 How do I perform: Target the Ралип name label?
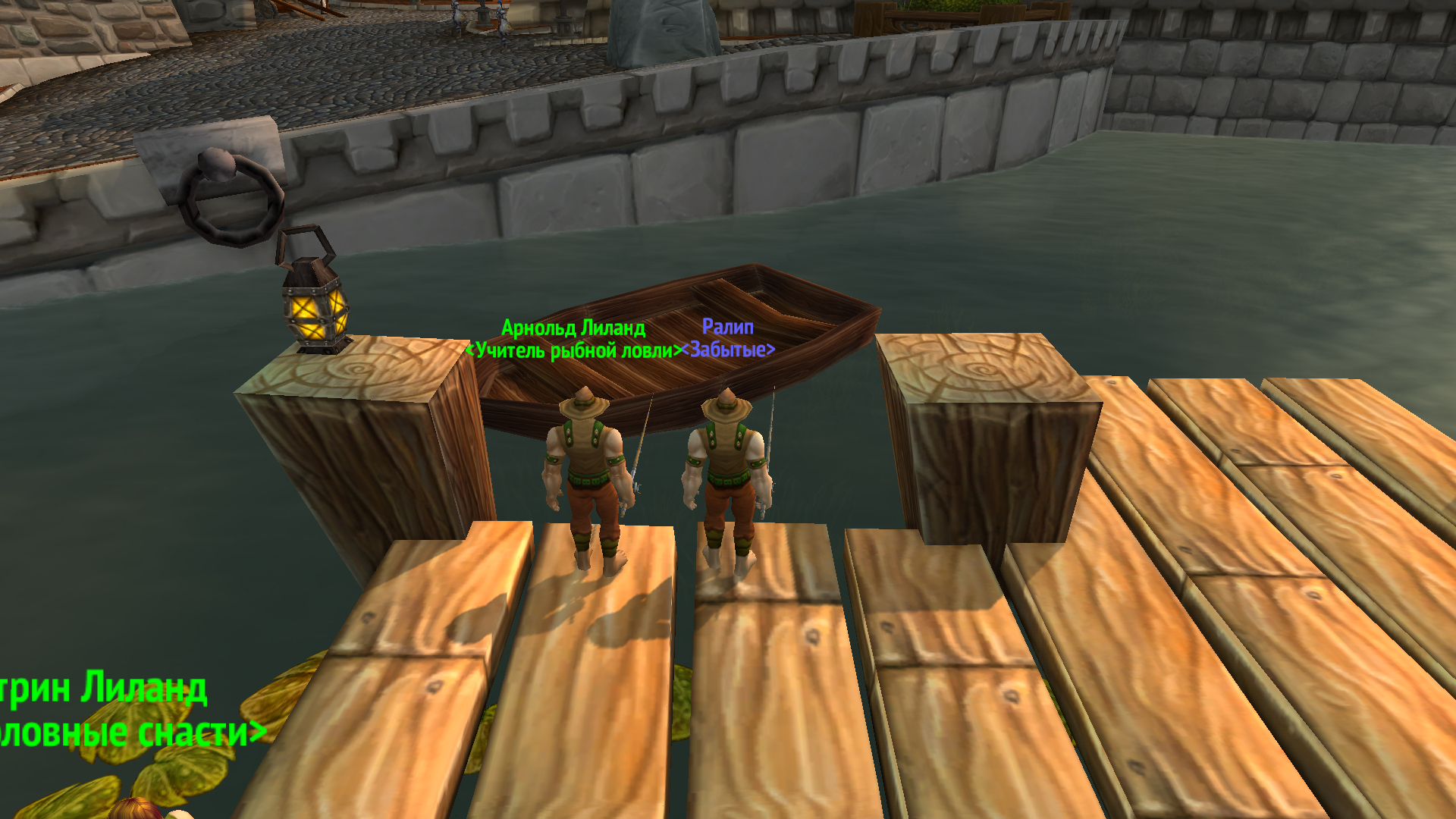(x=727, y=327)
